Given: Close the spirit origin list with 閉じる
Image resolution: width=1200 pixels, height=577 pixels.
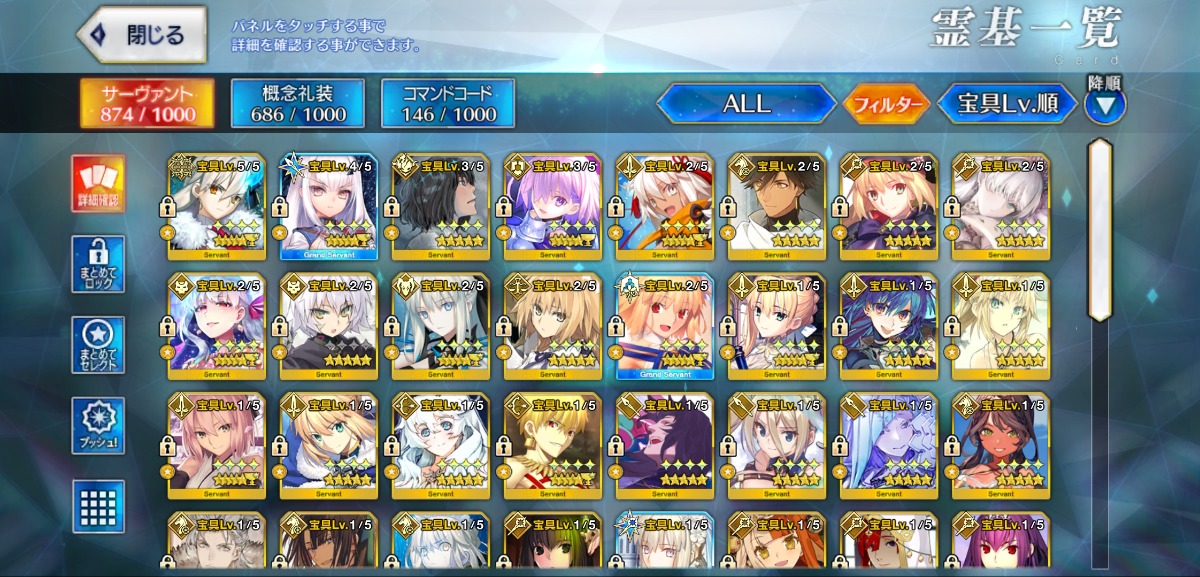Looking at the screenshot, I should pyautogui.click(x=142, y=35).
